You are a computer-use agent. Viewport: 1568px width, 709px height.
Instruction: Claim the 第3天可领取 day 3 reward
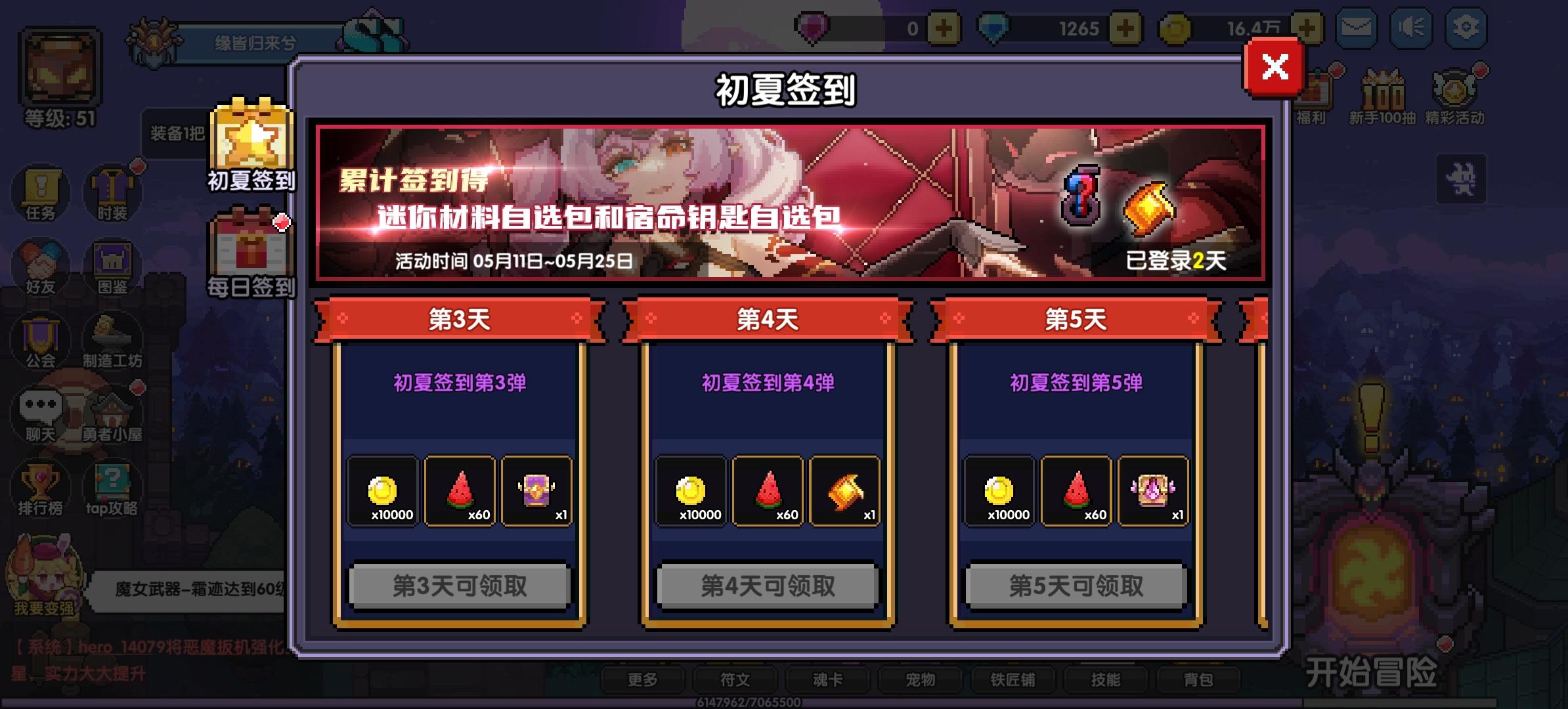coord(460,587)
